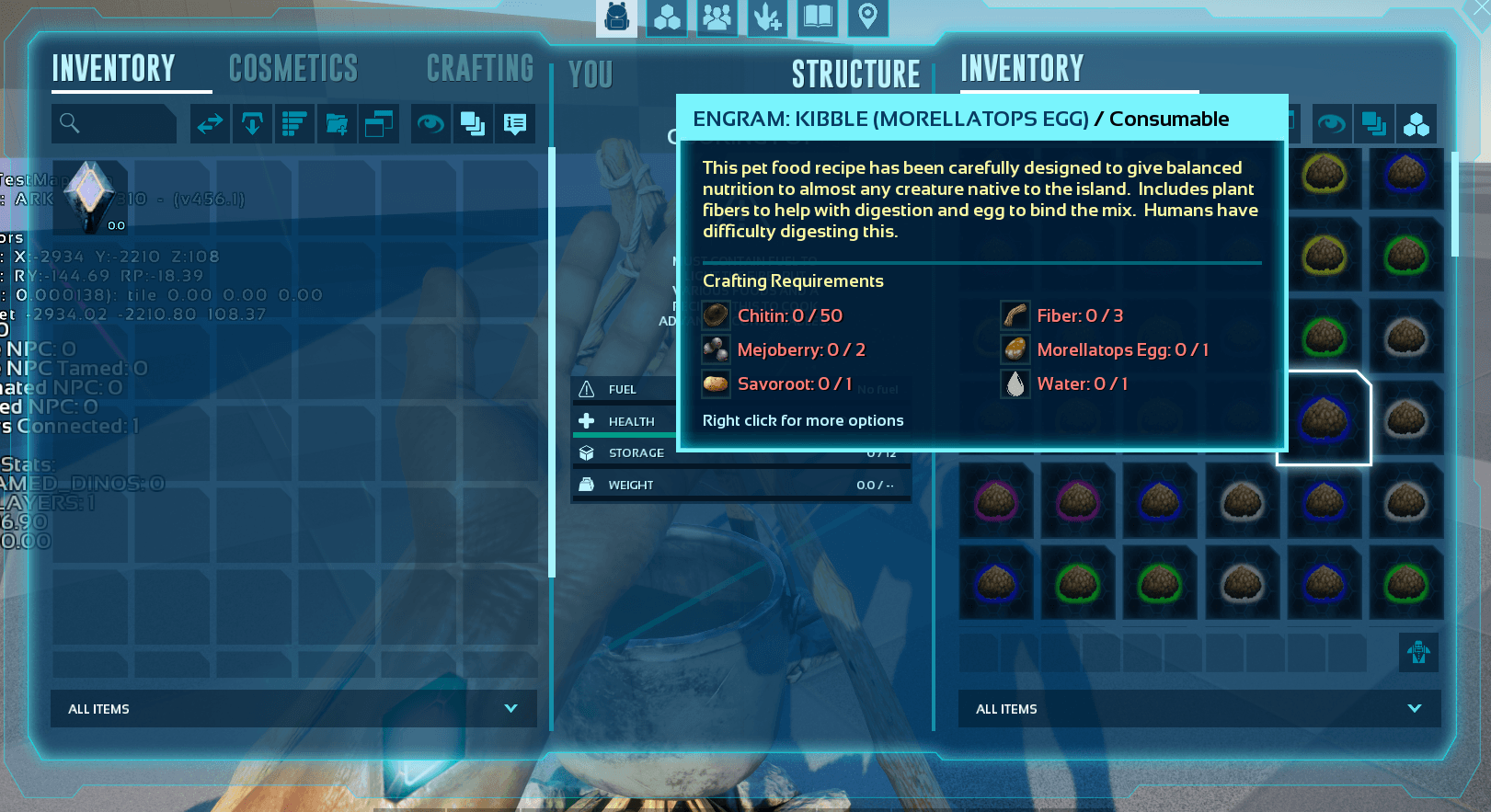
Task: Open the Crafting tab
Action: [479, 69]
